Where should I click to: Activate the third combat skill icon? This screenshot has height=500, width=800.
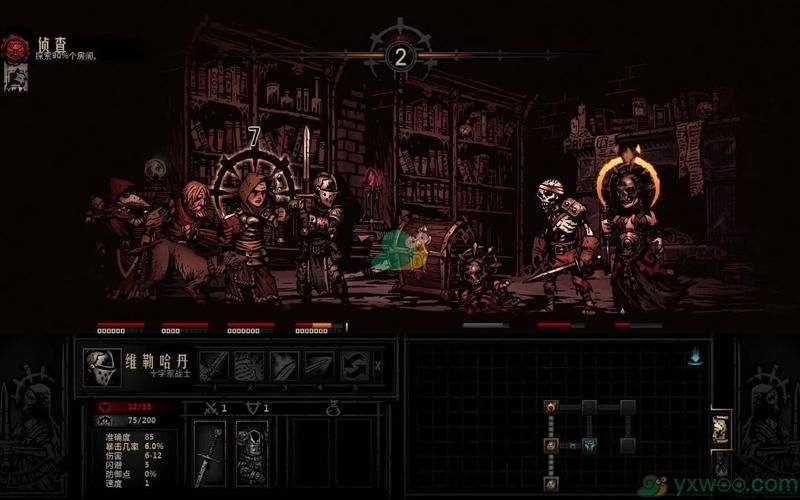284,365
